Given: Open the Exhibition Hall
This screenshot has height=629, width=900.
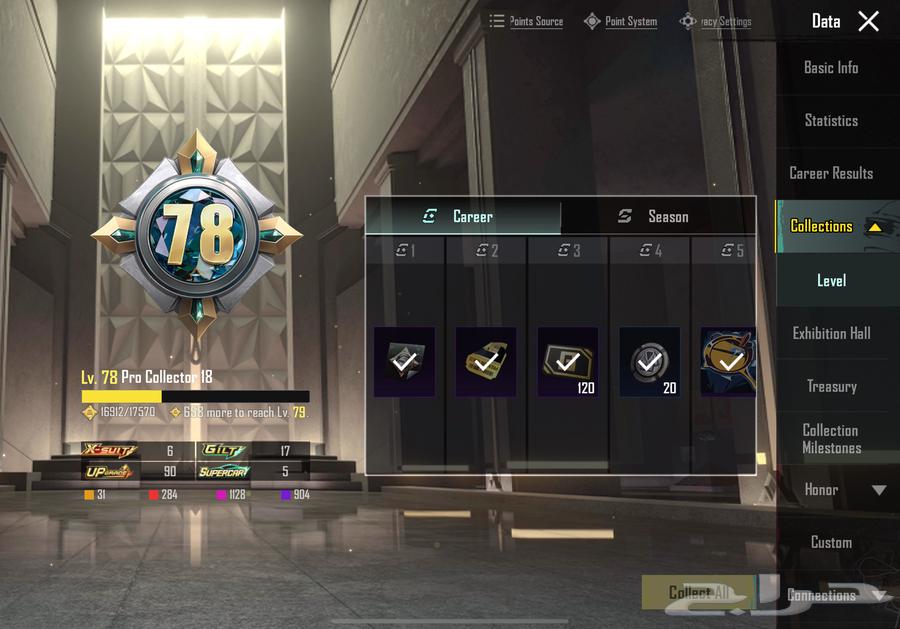Looking at the screenshot, I should point(831,333).
